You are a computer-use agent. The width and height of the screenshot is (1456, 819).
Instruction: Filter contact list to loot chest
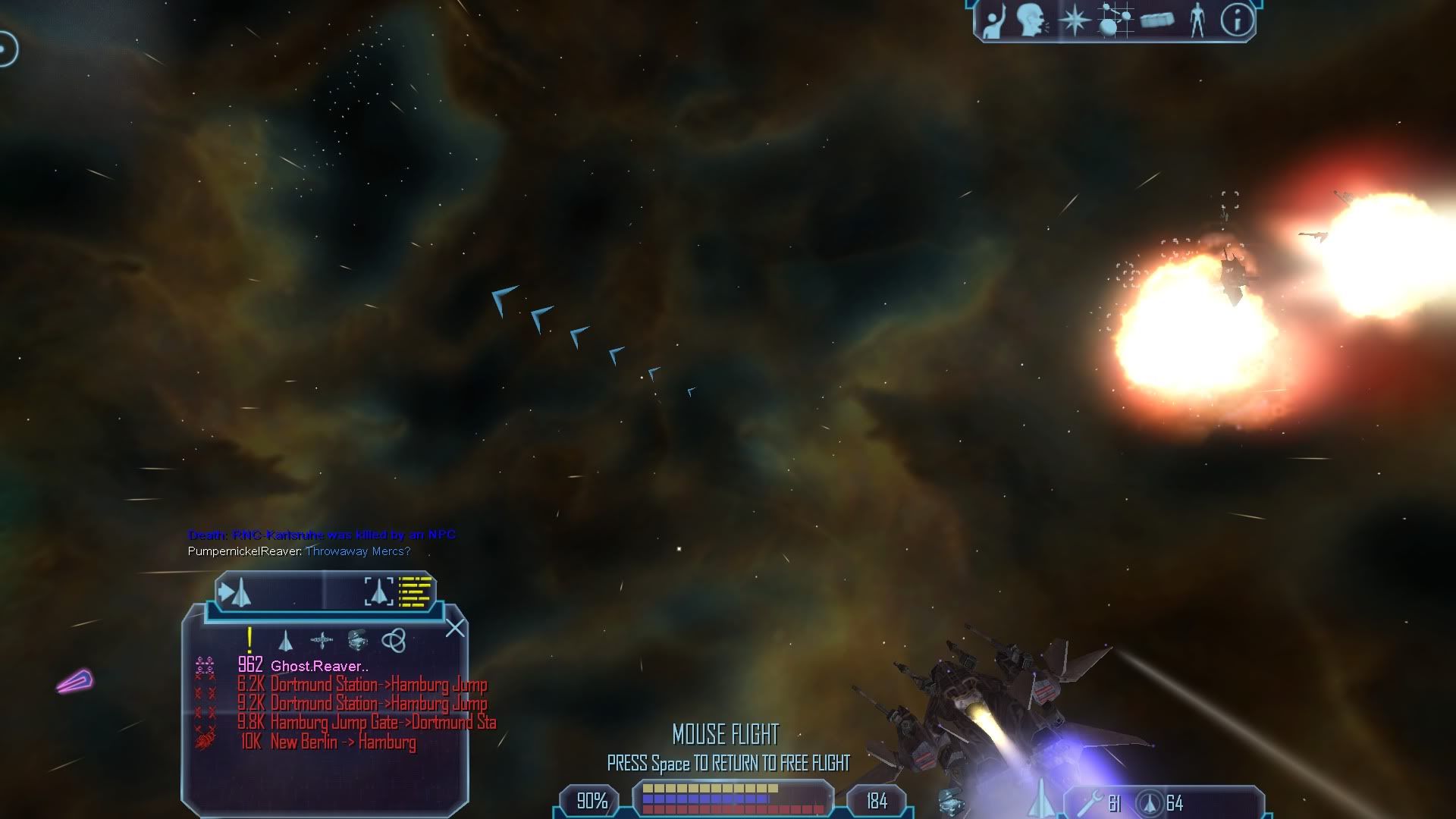357,641
